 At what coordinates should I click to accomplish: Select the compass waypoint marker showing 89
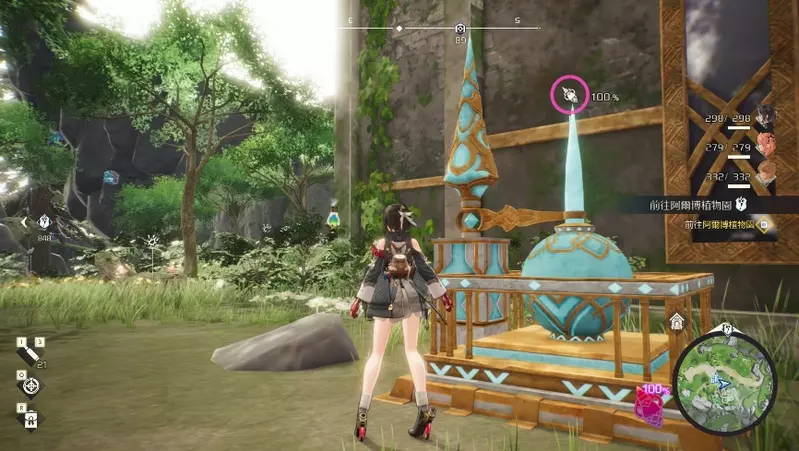point(460,30)
